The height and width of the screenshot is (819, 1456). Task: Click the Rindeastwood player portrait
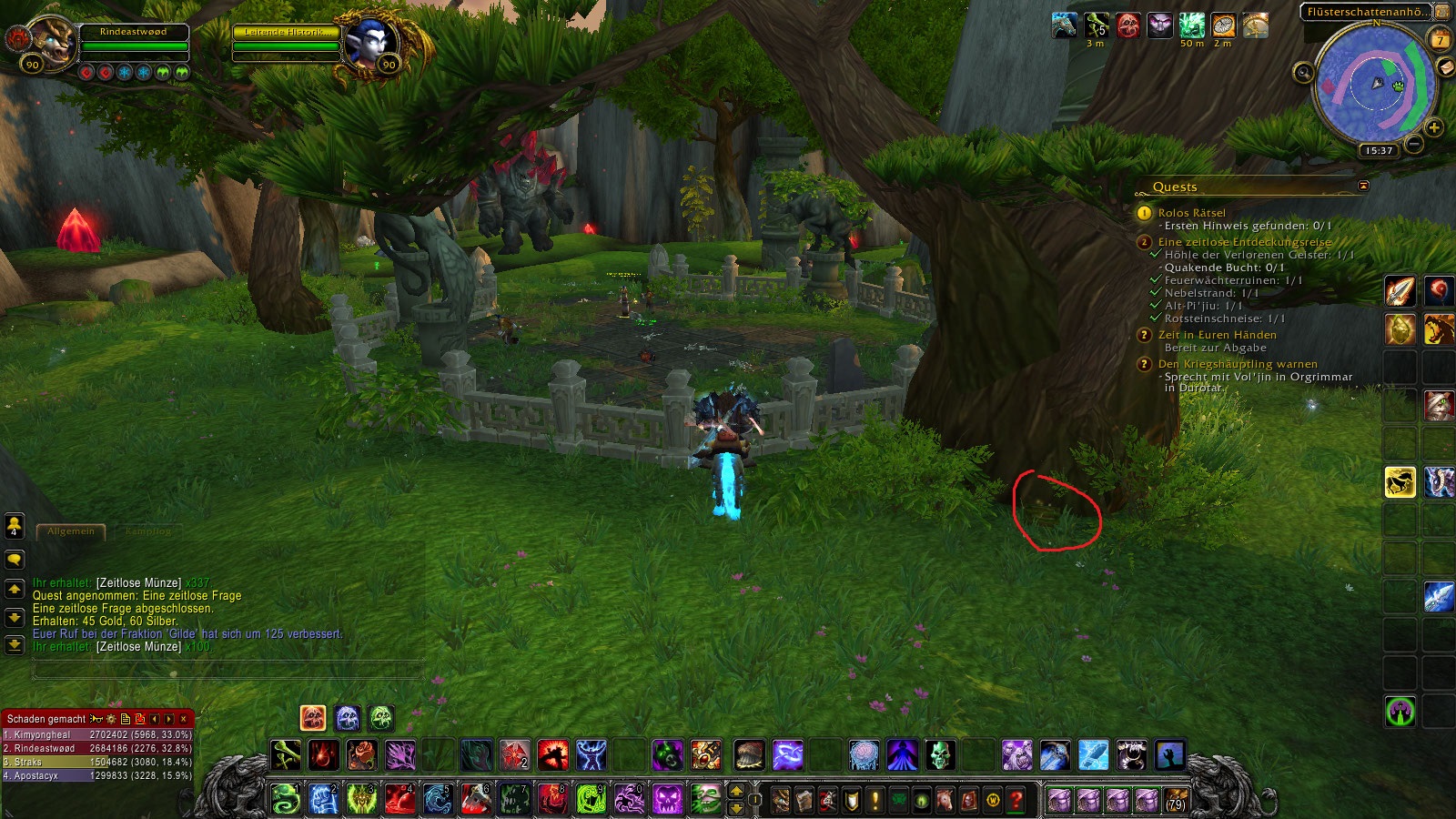tap(52, 41)
